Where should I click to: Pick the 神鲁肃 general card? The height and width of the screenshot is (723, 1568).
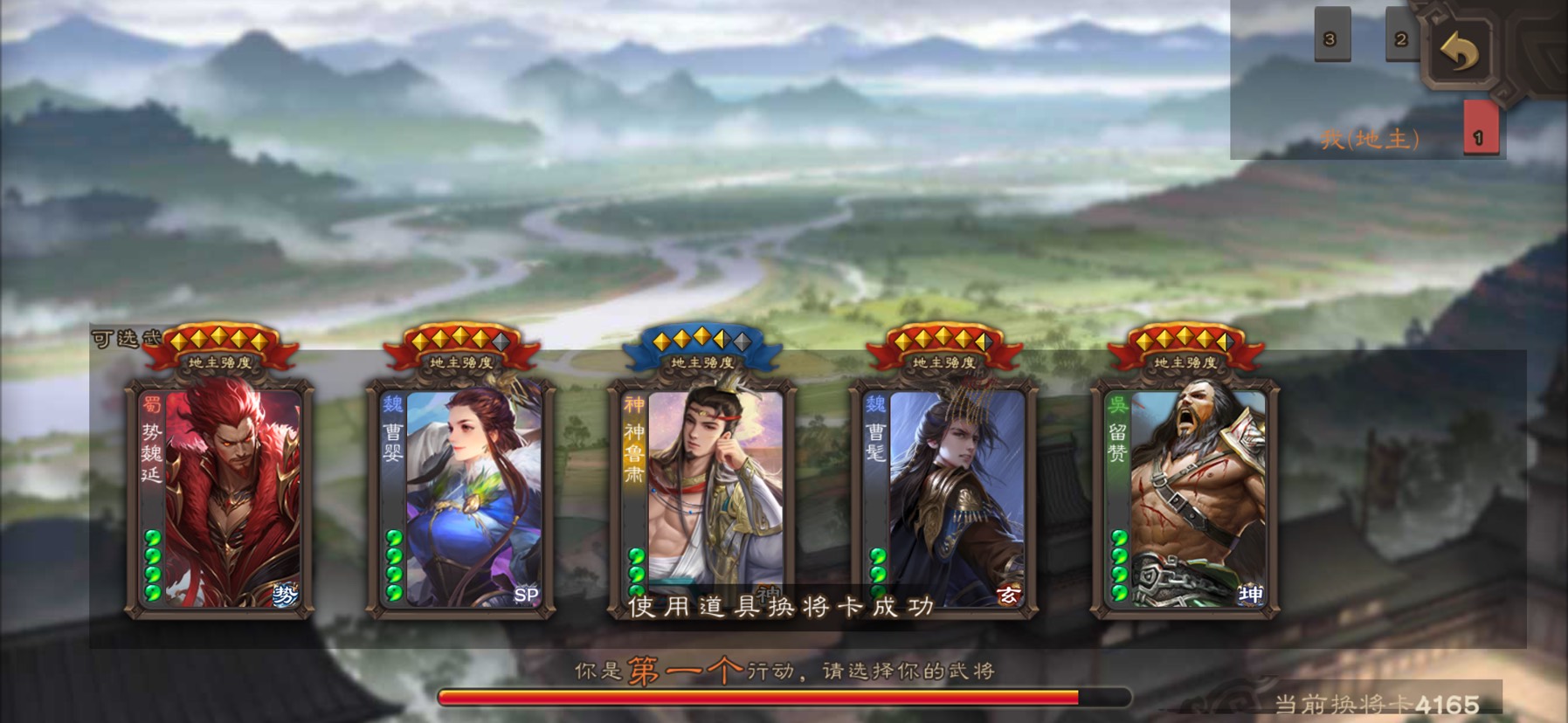(x=702, y=489)
